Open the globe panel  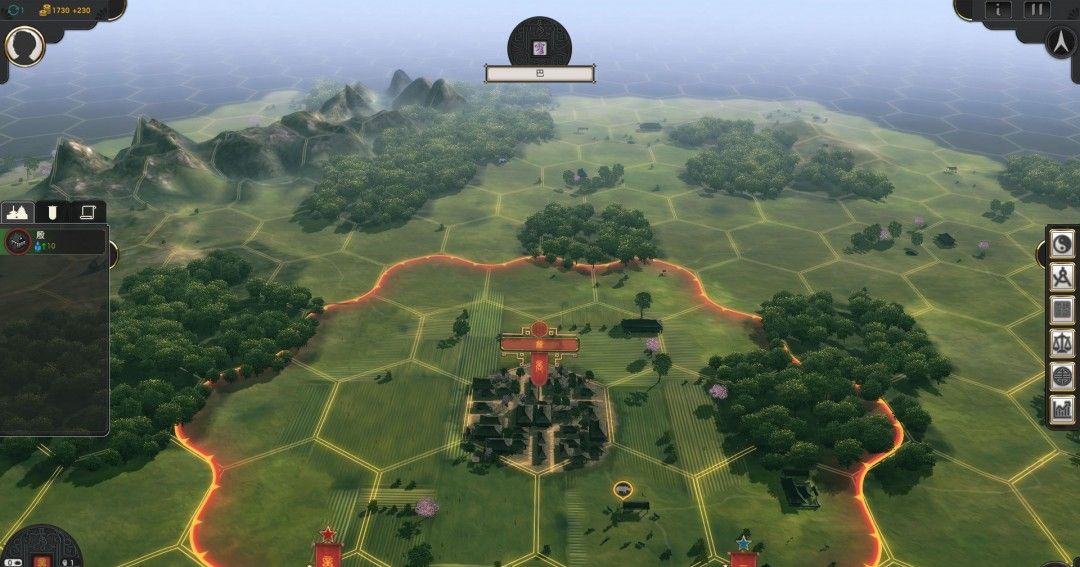coord(1062,376)
